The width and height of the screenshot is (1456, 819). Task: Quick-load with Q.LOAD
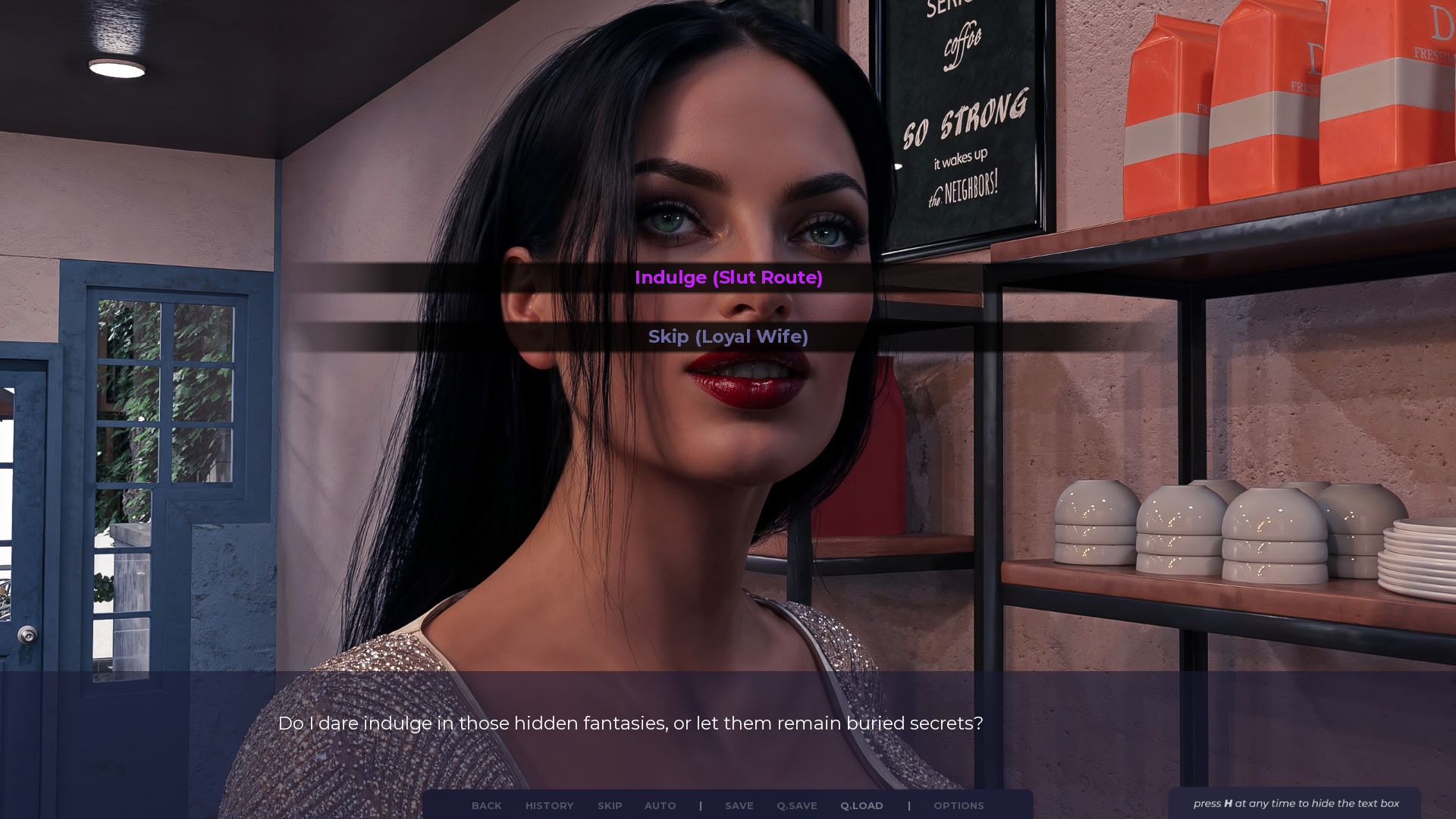click(x=861, y=805)
